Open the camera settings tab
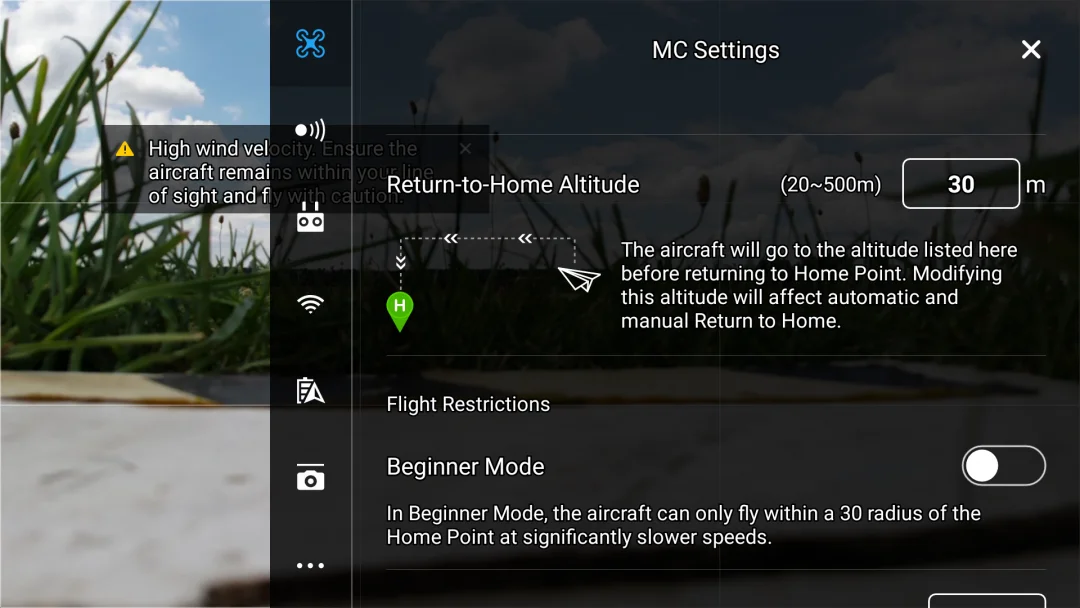Screen dimensions: 1080x608 (x=310, y=478)
